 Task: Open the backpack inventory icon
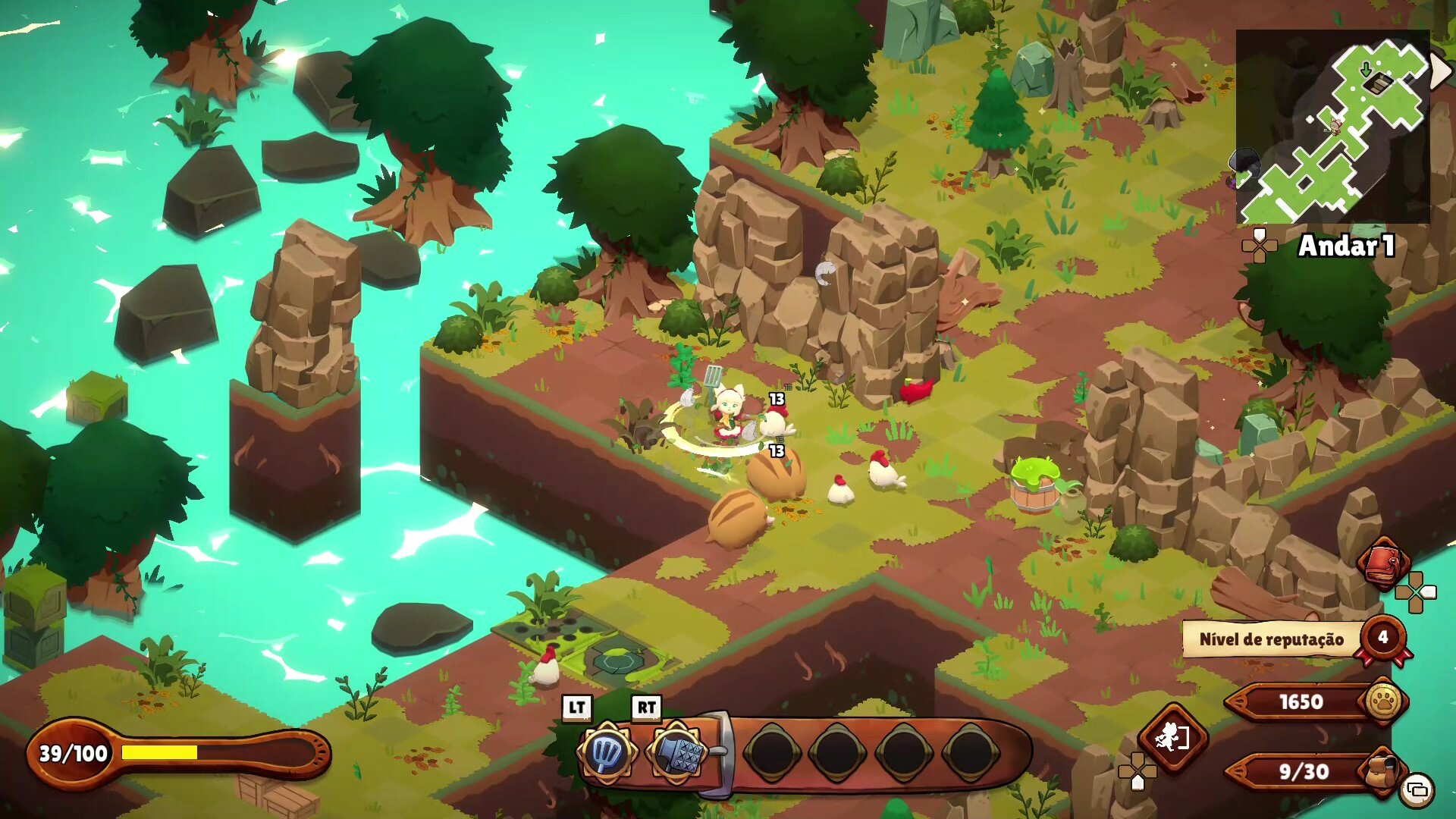(1382, 770)
